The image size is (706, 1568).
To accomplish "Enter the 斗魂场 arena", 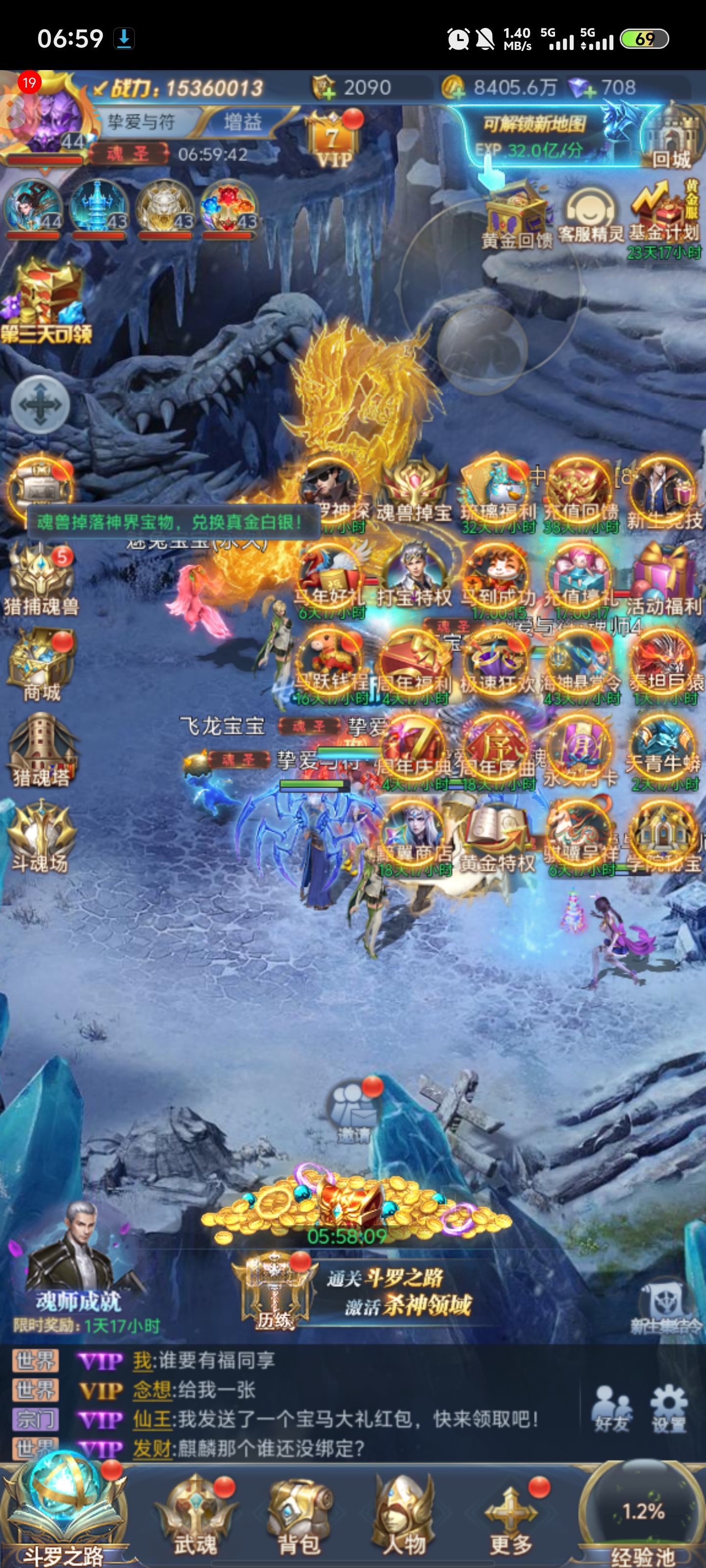I will click(41, 837).
